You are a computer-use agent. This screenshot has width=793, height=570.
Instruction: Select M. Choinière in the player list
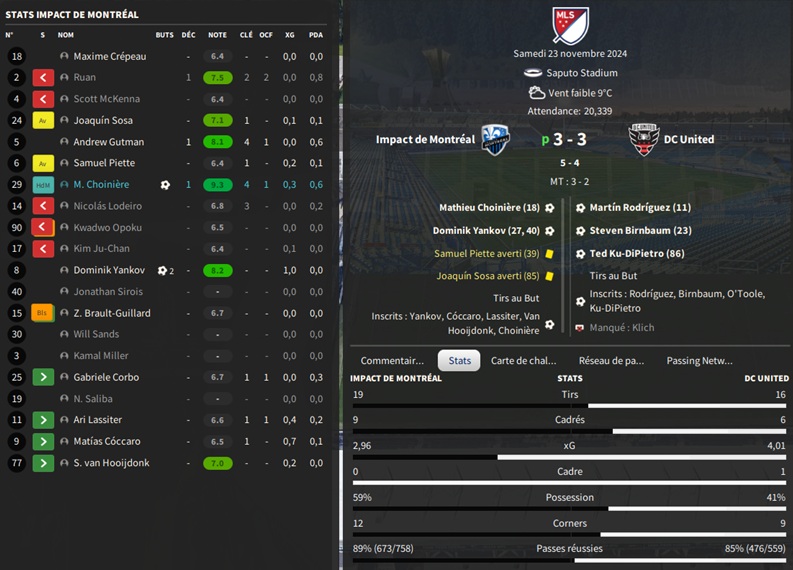pos(101,185)
